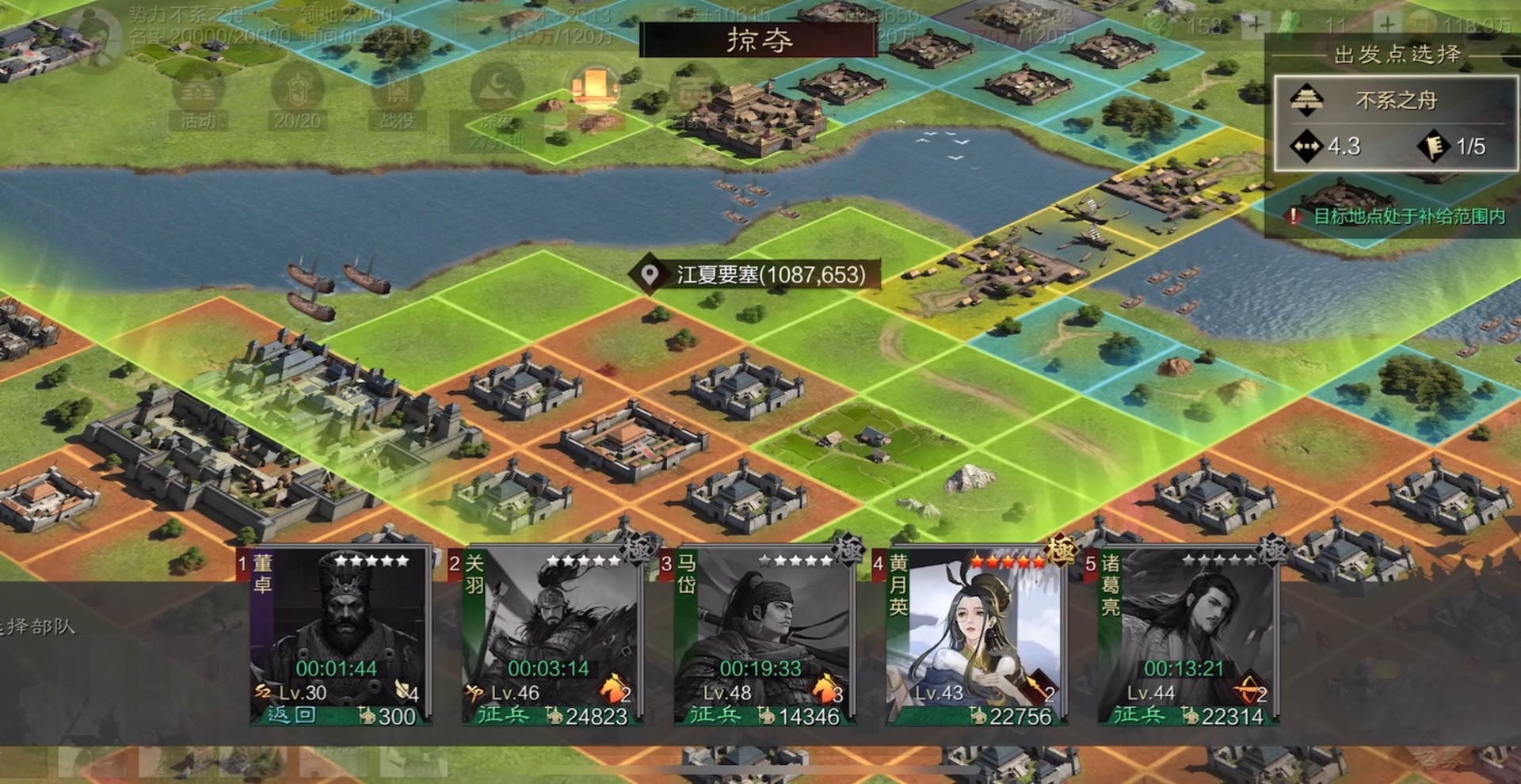Click the distance icon showing 4.3
The image size is (1521, 784).
tap(1307, 147)
